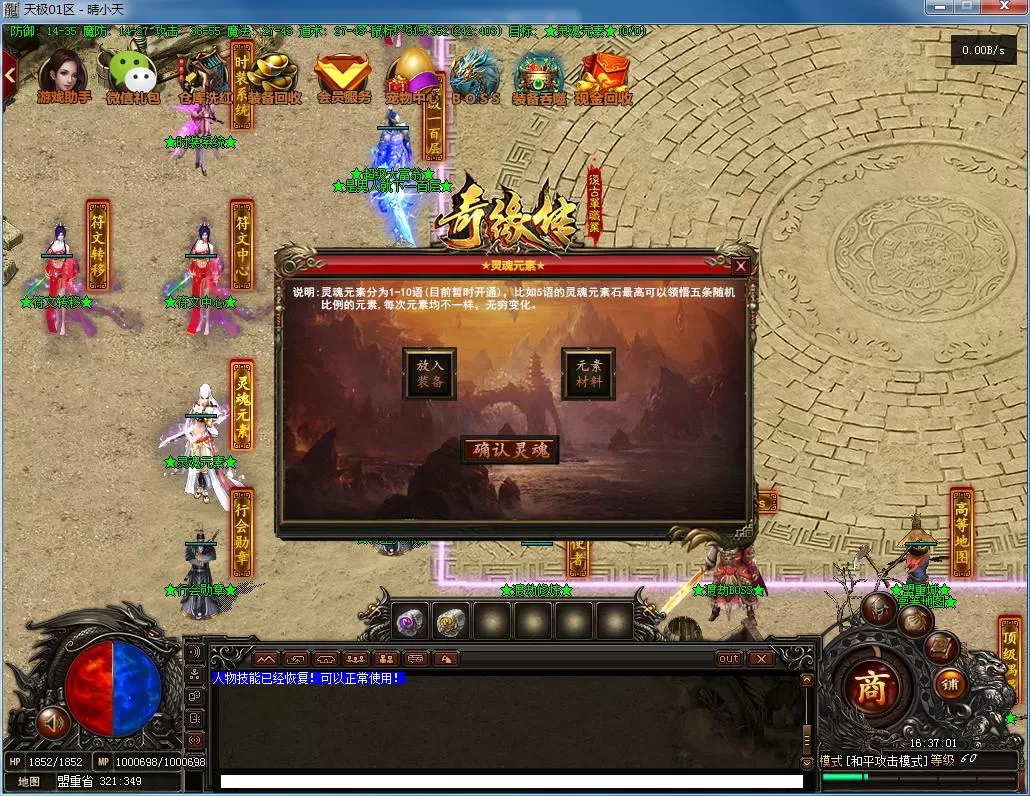Screen dimensions: 1030x796
Task: Open the 现金回收 red envelope icon
Action: [x=604, y=76]
